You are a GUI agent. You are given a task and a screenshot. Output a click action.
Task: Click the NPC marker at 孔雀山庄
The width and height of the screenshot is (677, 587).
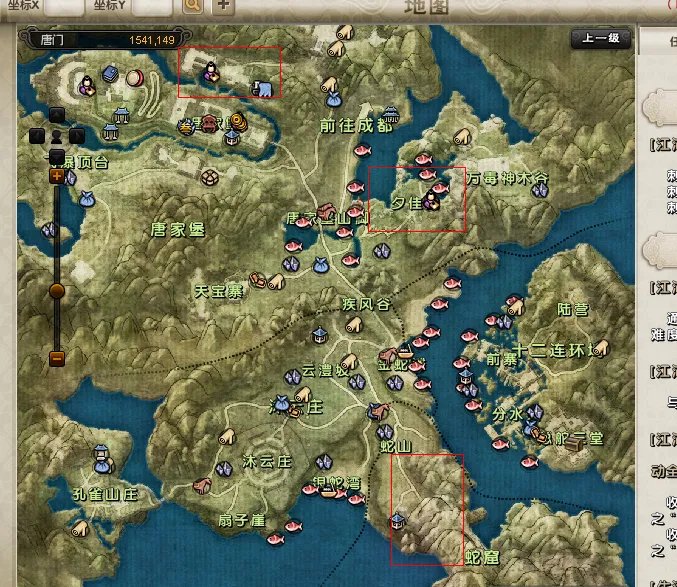tap(100, 458)
